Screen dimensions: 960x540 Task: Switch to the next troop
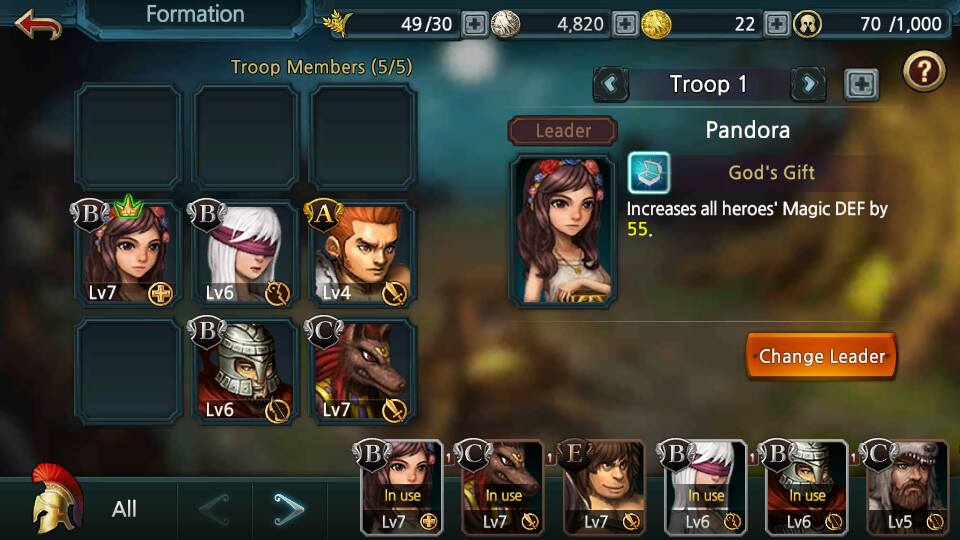pyautogui.click(x=808, y=84)
